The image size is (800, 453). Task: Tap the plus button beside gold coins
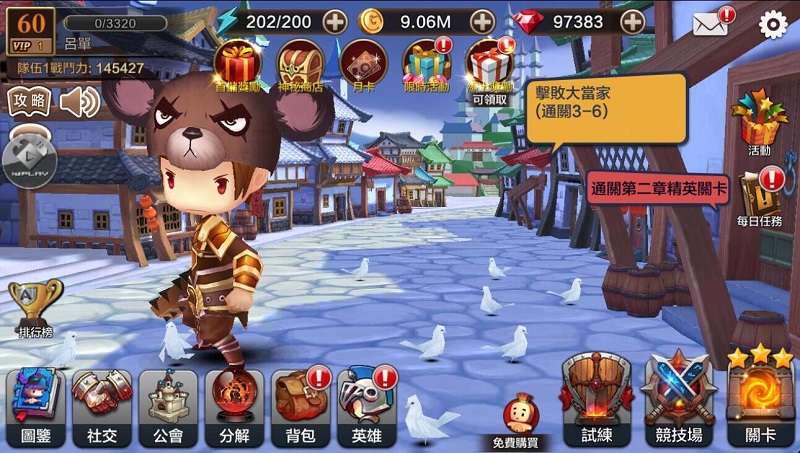(482, 21)
